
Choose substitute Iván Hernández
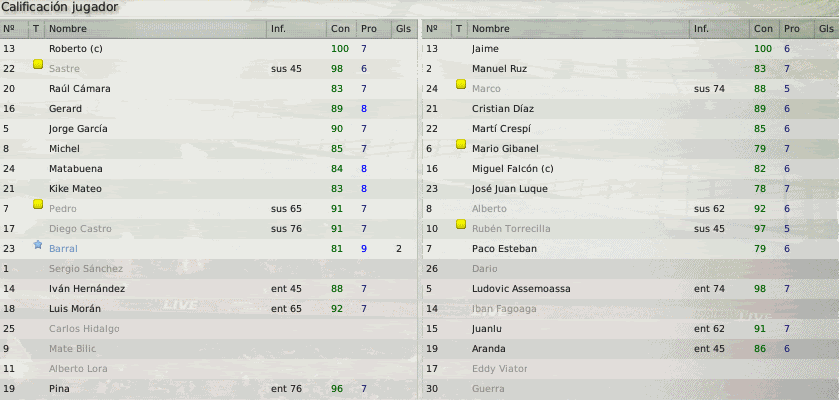(85, 289)
